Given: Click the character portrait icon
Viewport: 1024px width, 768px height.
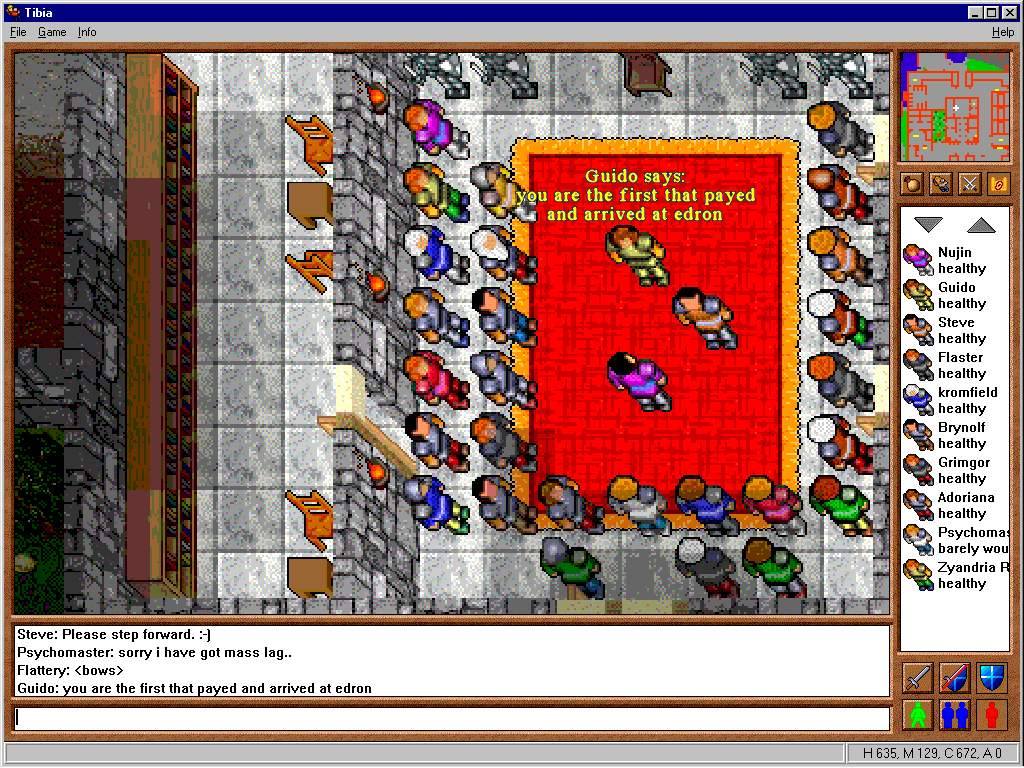Looking at the screenshot, I should click(x=940, y=184).
